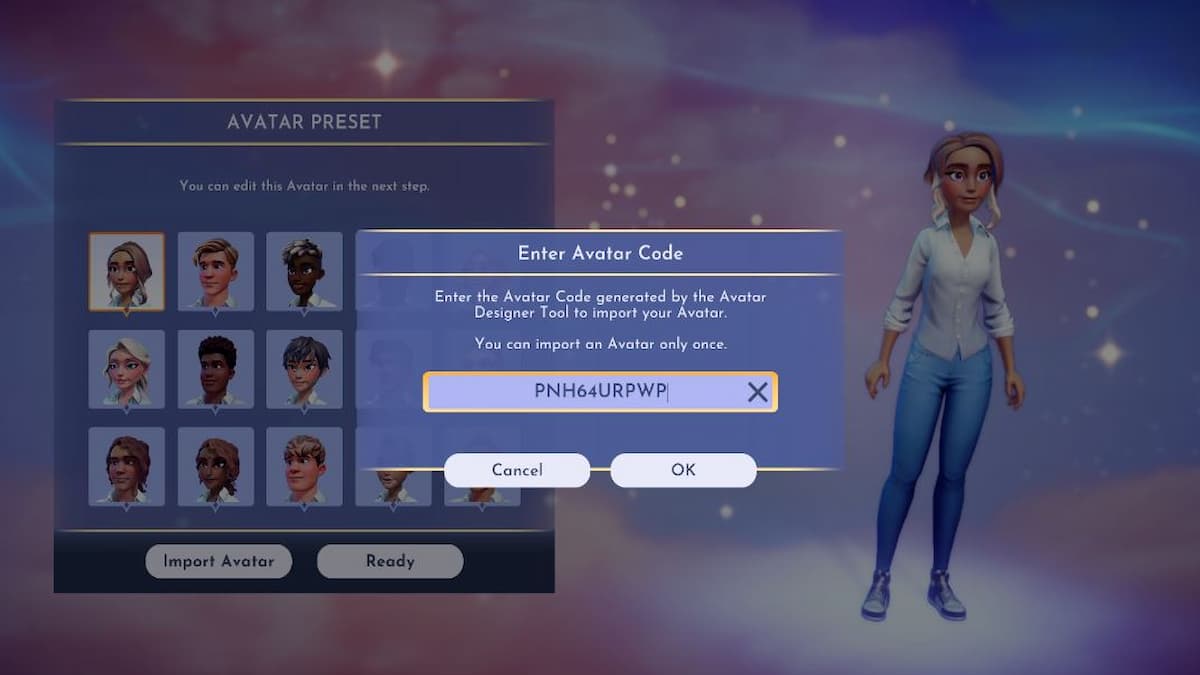This screenshot has height=675, width=1200.
Task: Choose the dark-skinned preset with frosted curly hair
Action: [x=304, y=272]
